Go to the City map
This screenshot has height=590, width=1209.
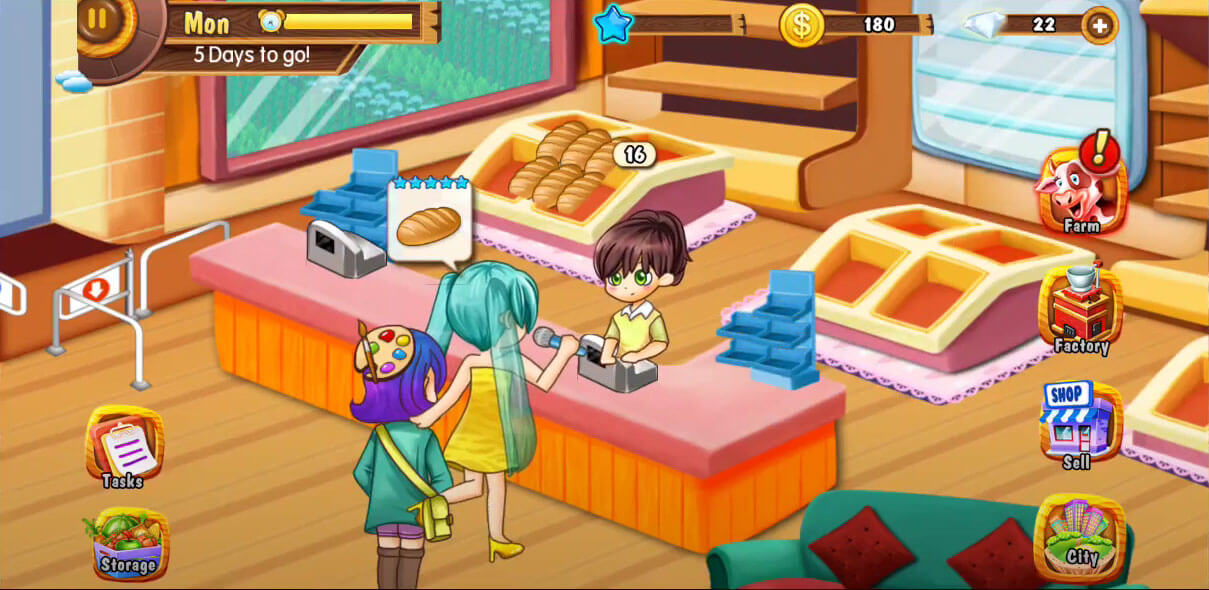coord(1080,535)
